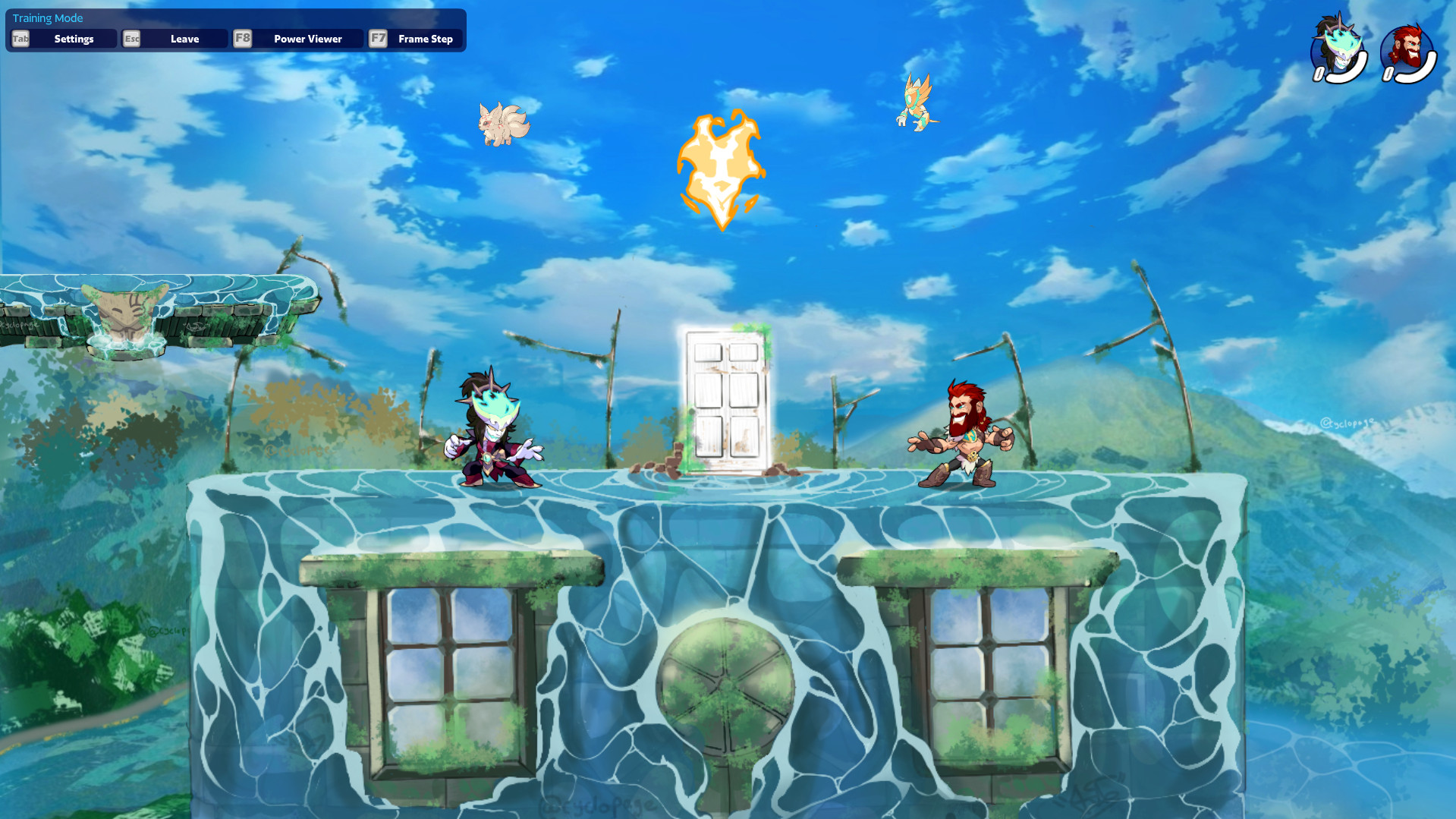Click the Tab key icon beside Settings
1456x819 pixels.
tap(20, 38)
